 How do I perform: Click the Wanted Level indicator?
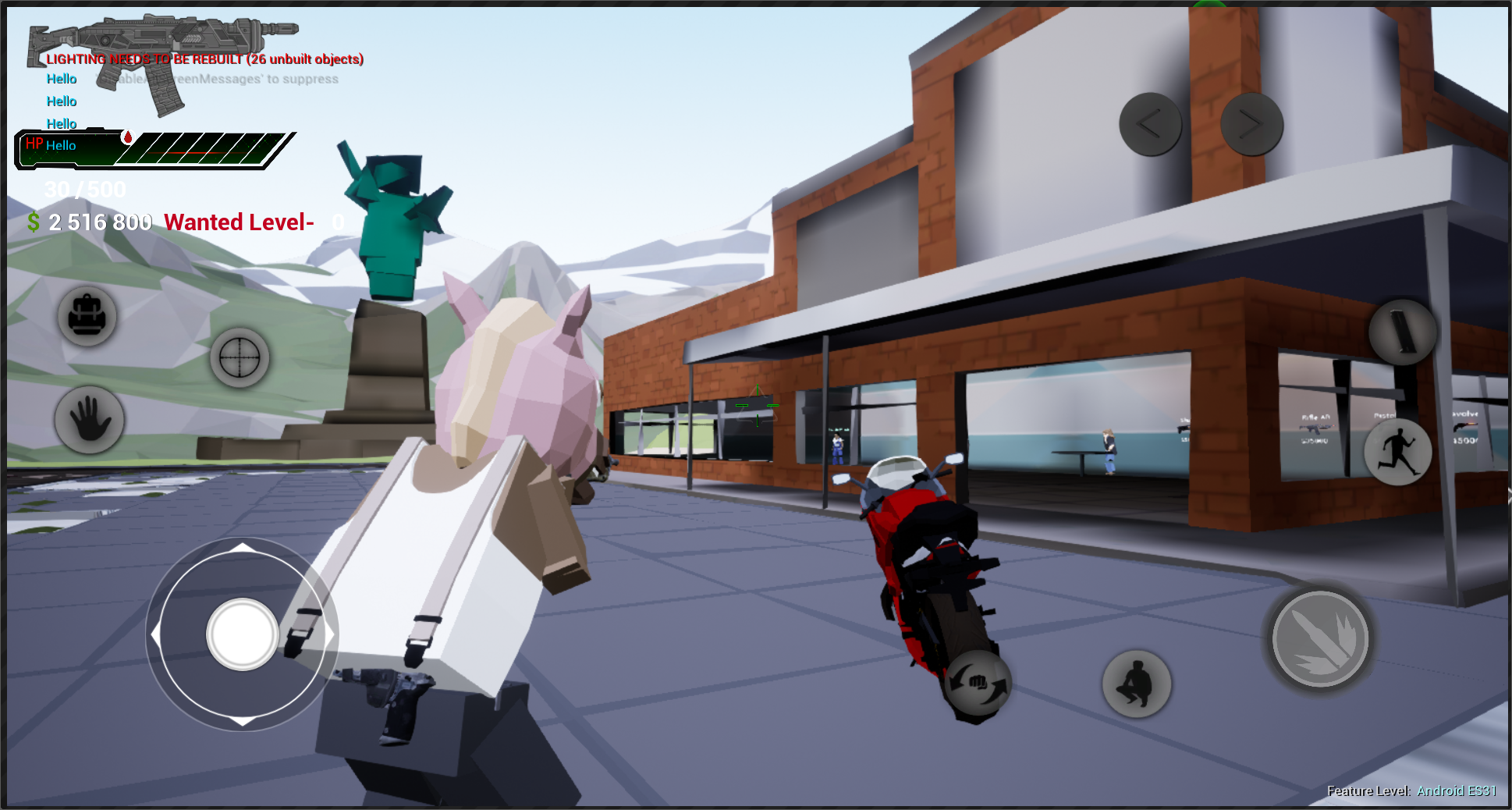(x=238, y=222)
